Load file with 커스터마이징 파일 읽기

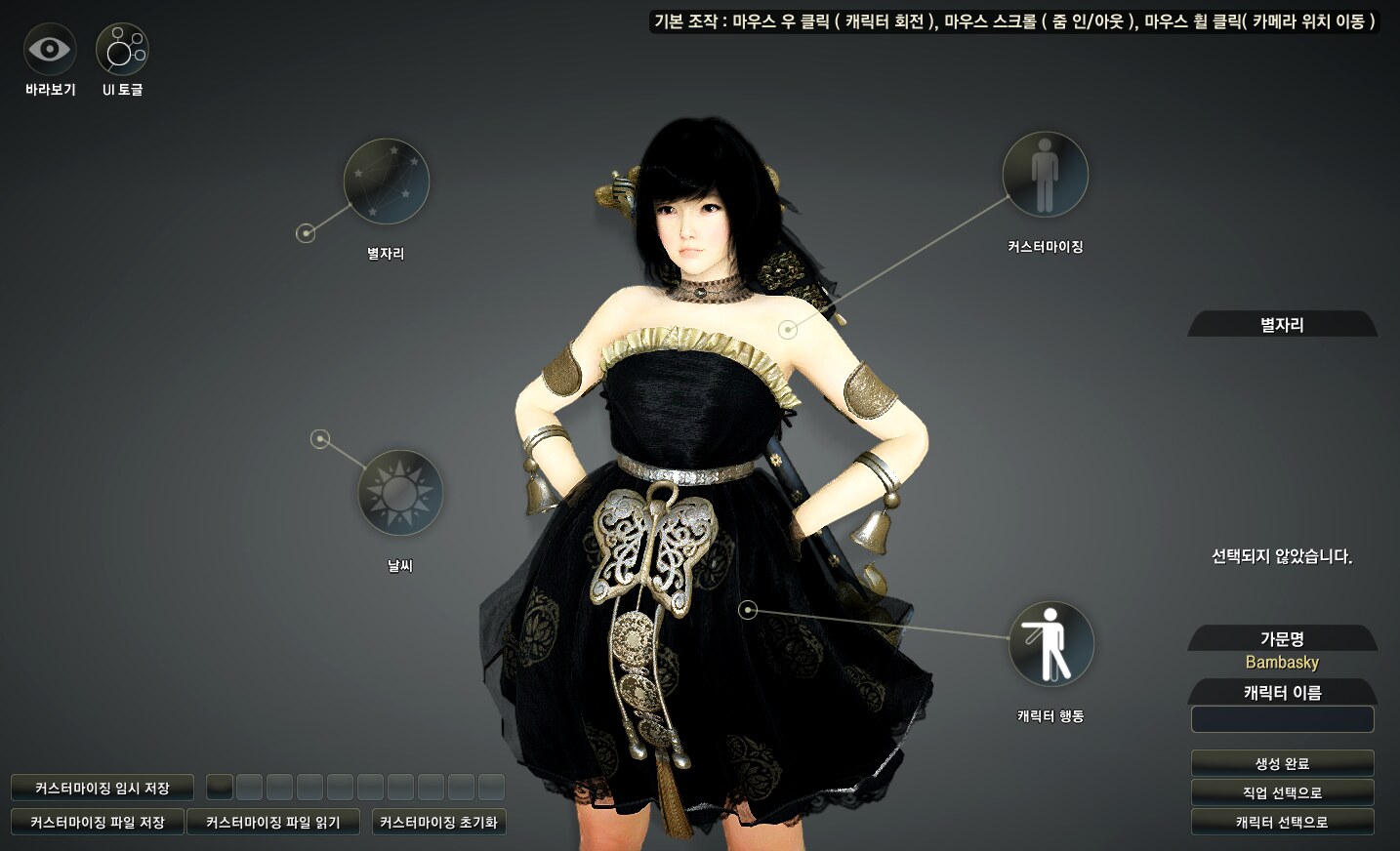click(272, 822)
